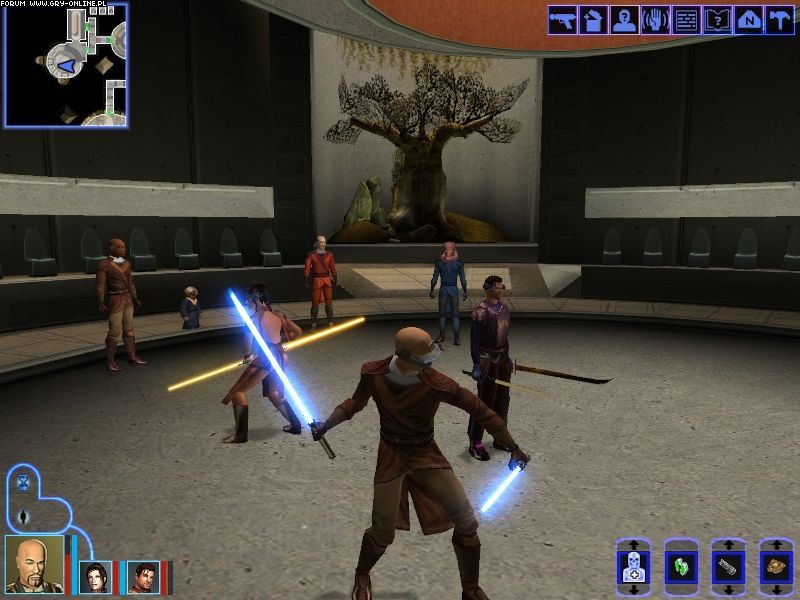Image resolution: width=800 pixels, height=600 pixels.
Task: Use the medpac heal action slot
Action: [633, 568]
